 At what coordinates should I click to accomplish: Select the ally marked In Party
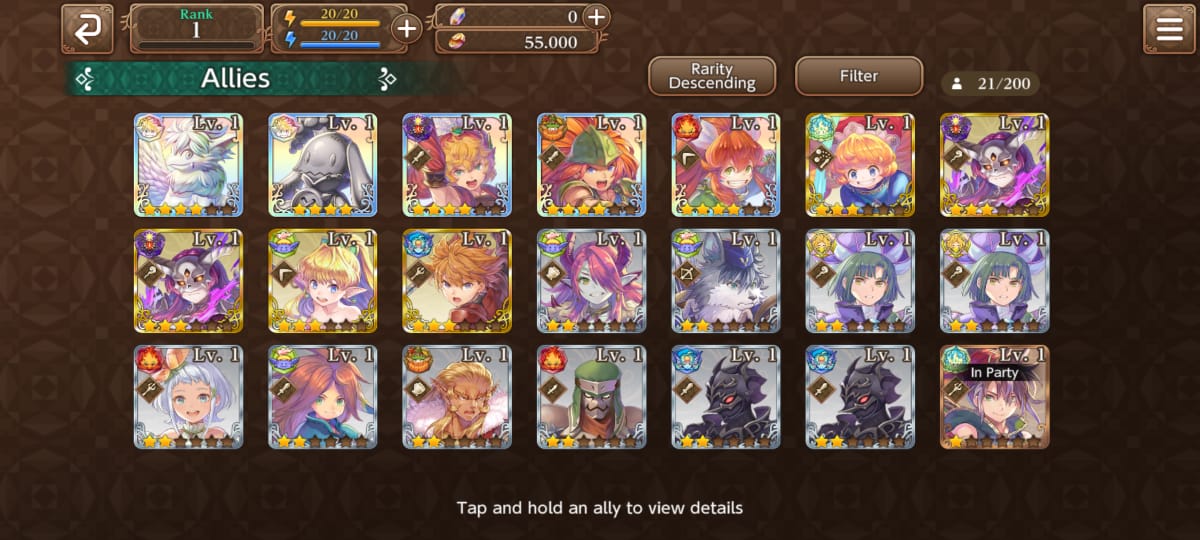pos(994,397)
